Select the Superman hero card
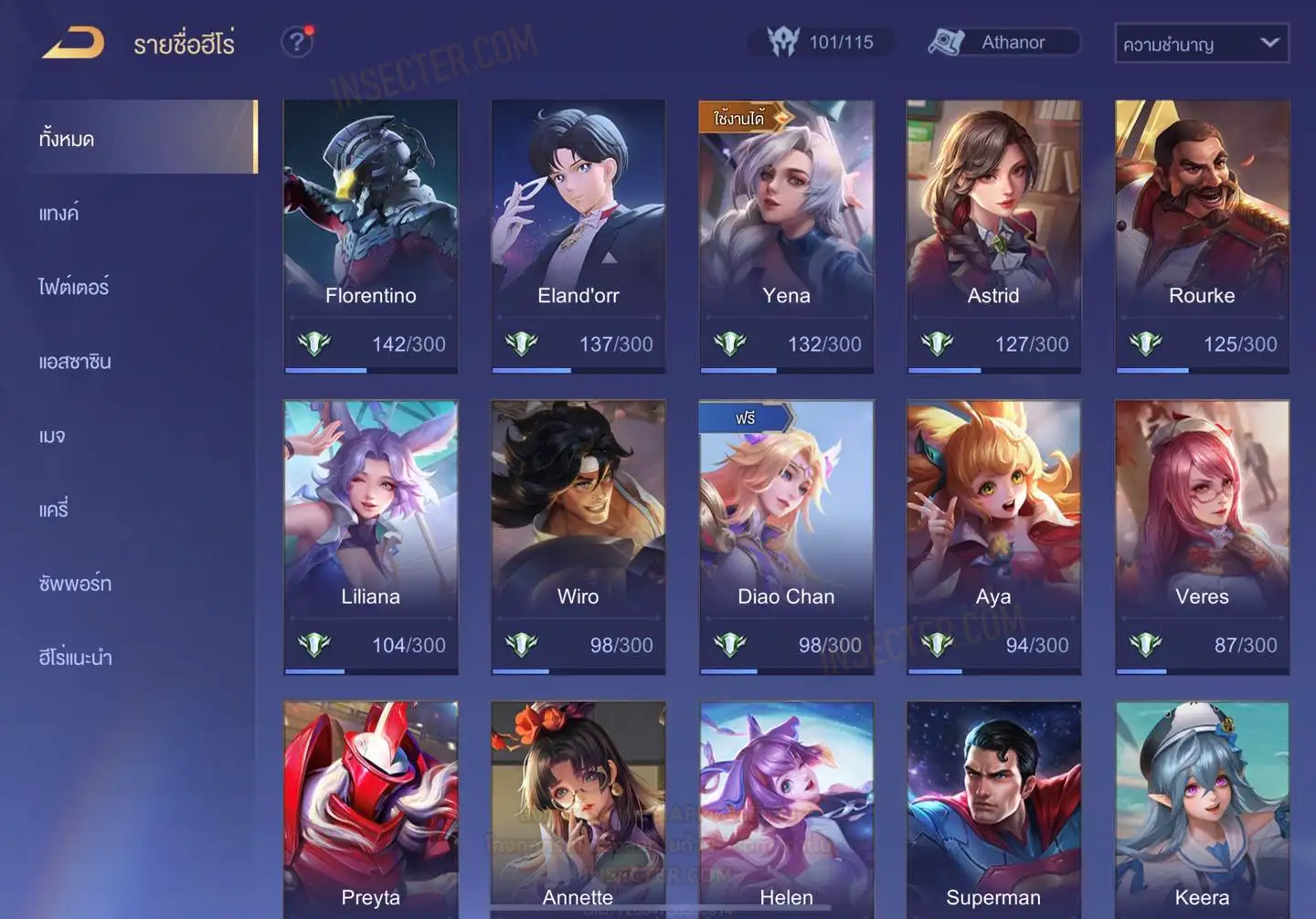Image resolution: width=1316 pixels, height=919 pixels. pyautogui.click(x=993, y=809)
